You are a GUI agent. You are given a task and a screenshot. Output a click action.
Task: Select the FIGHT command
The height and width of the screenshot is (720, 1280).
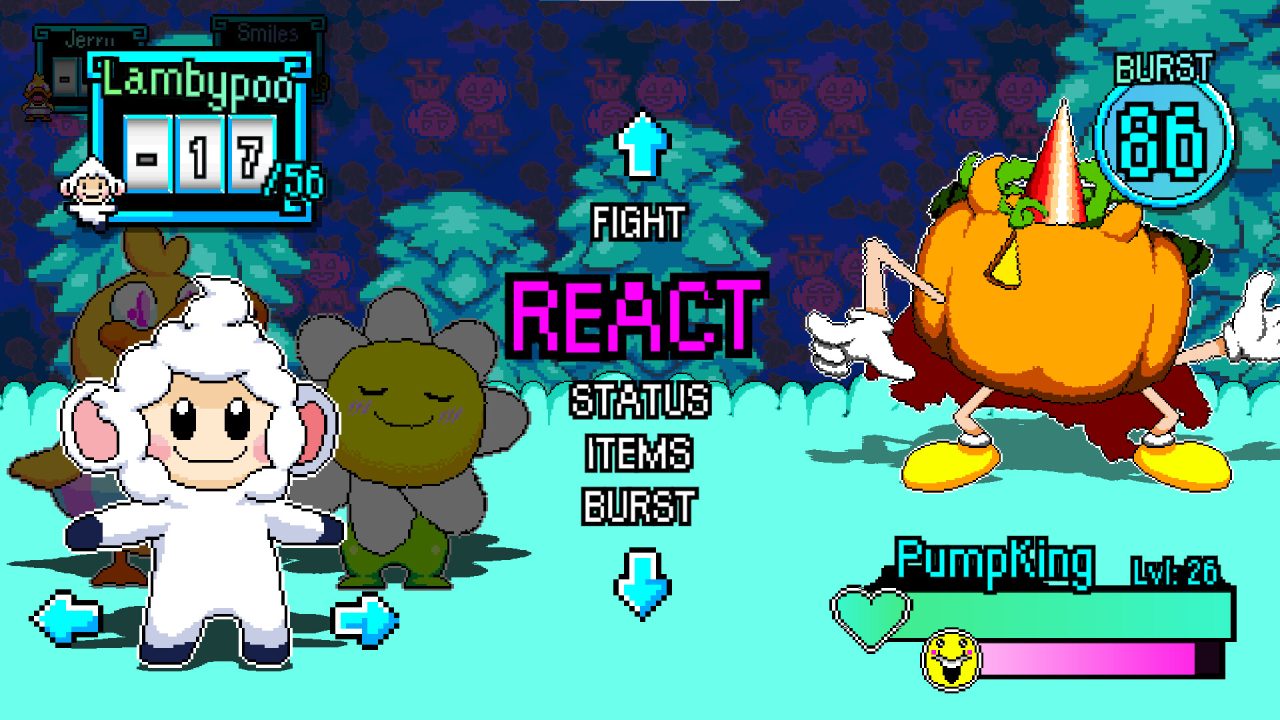(640, 221)
